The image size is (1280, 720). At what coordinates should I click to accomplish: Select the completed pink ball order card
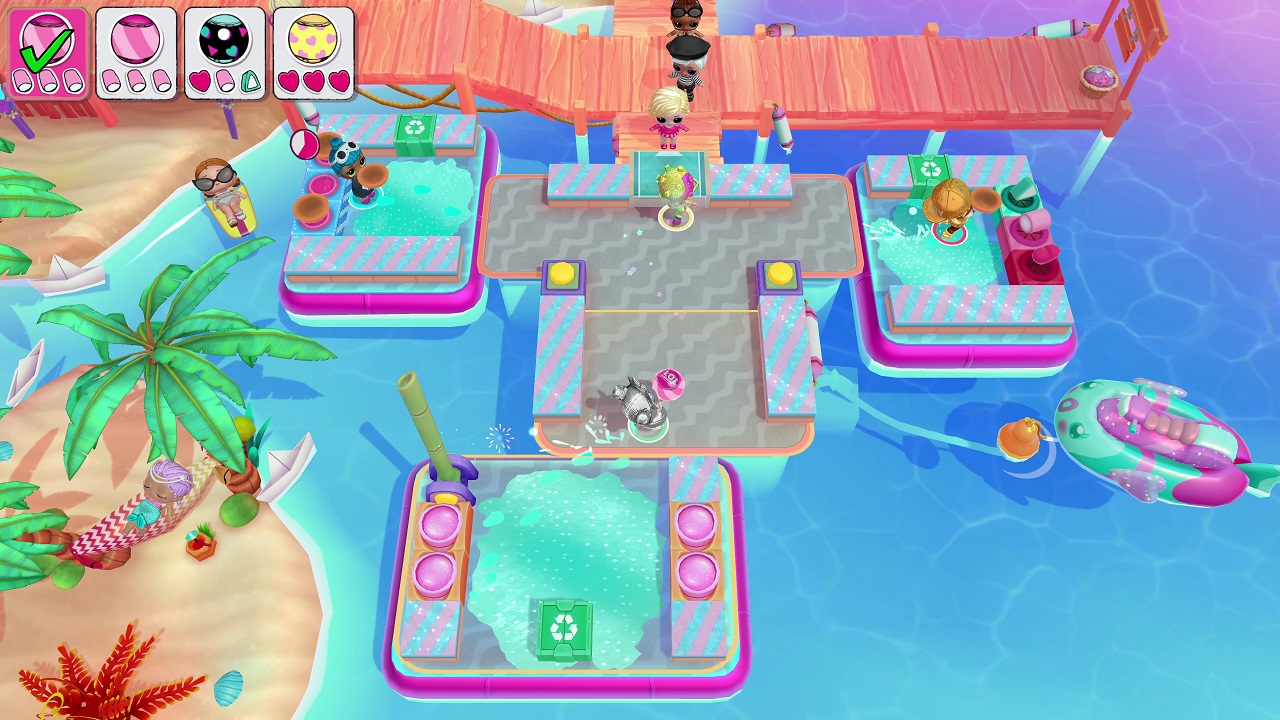click(x=47, y=48)
